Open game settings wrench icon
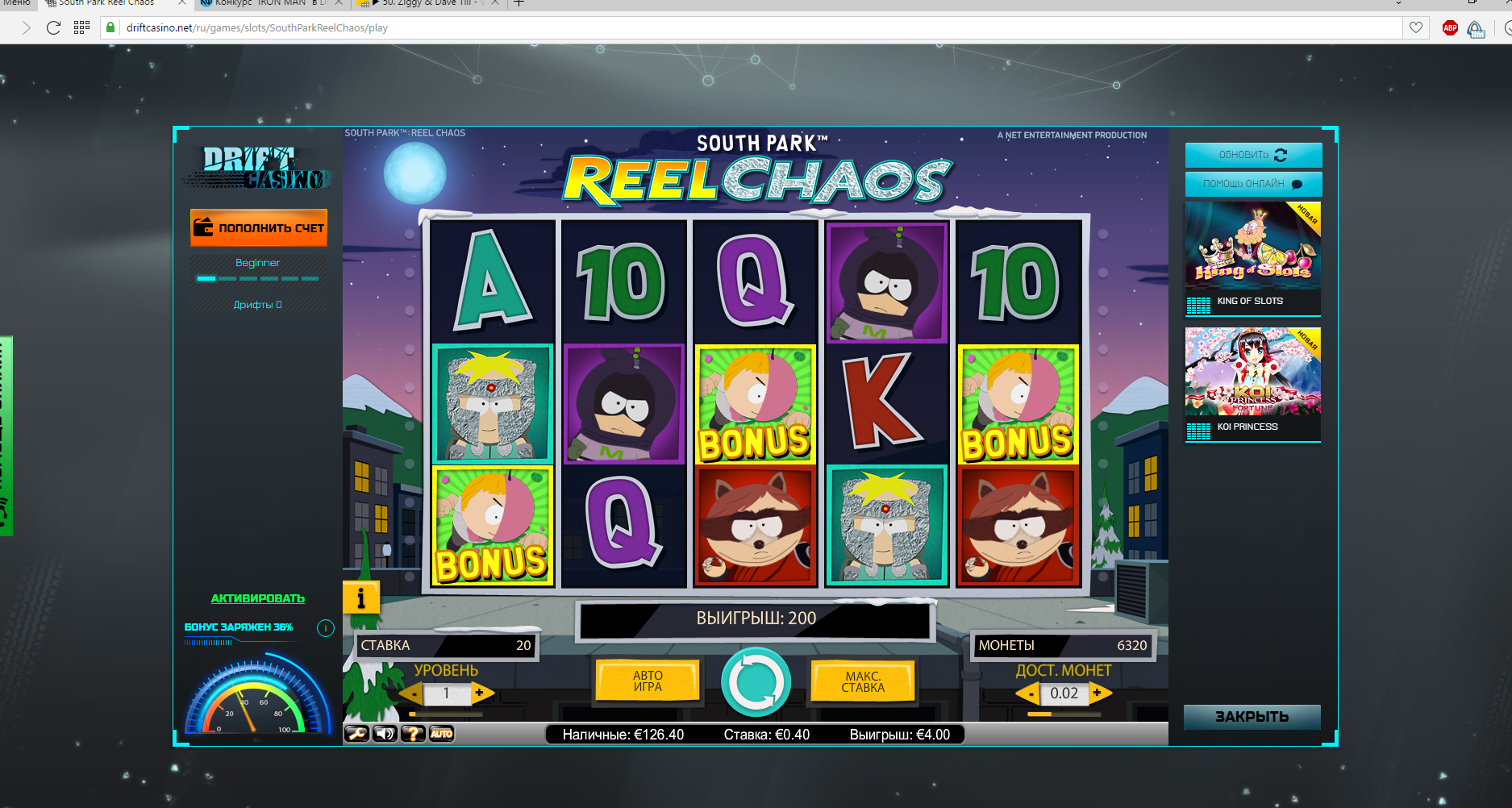 [x=356, y=734]
